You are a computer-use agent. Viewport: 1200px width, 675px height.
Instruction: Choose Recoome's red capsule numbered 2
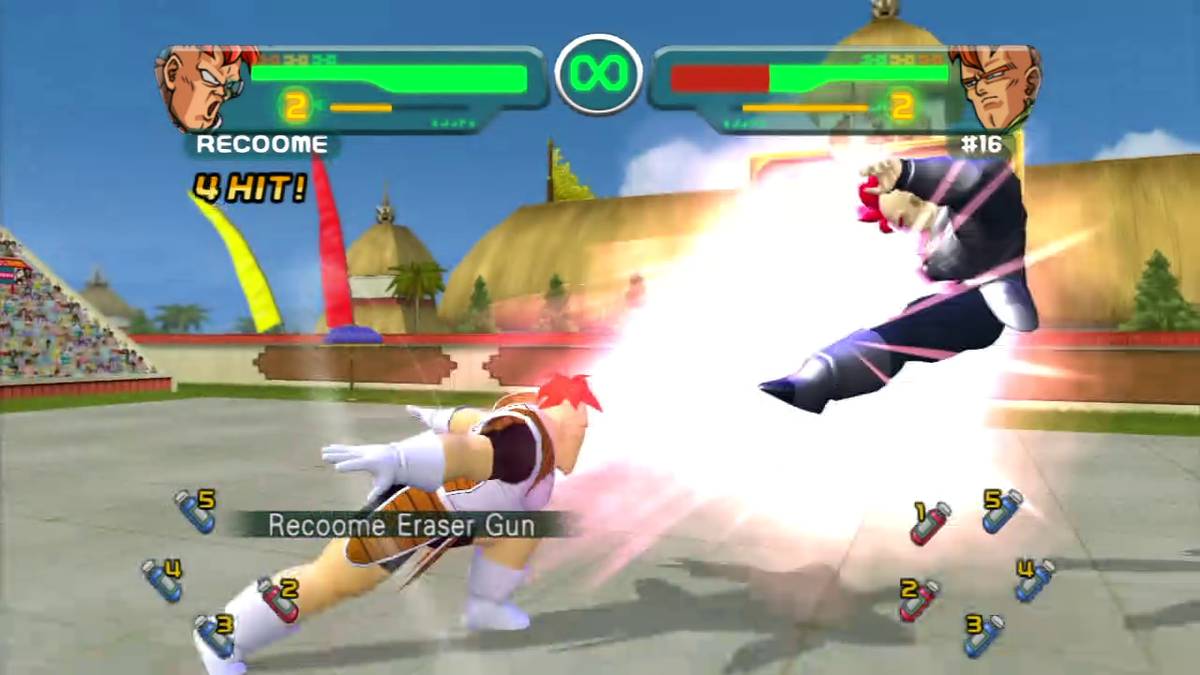[x=279, y=600]
